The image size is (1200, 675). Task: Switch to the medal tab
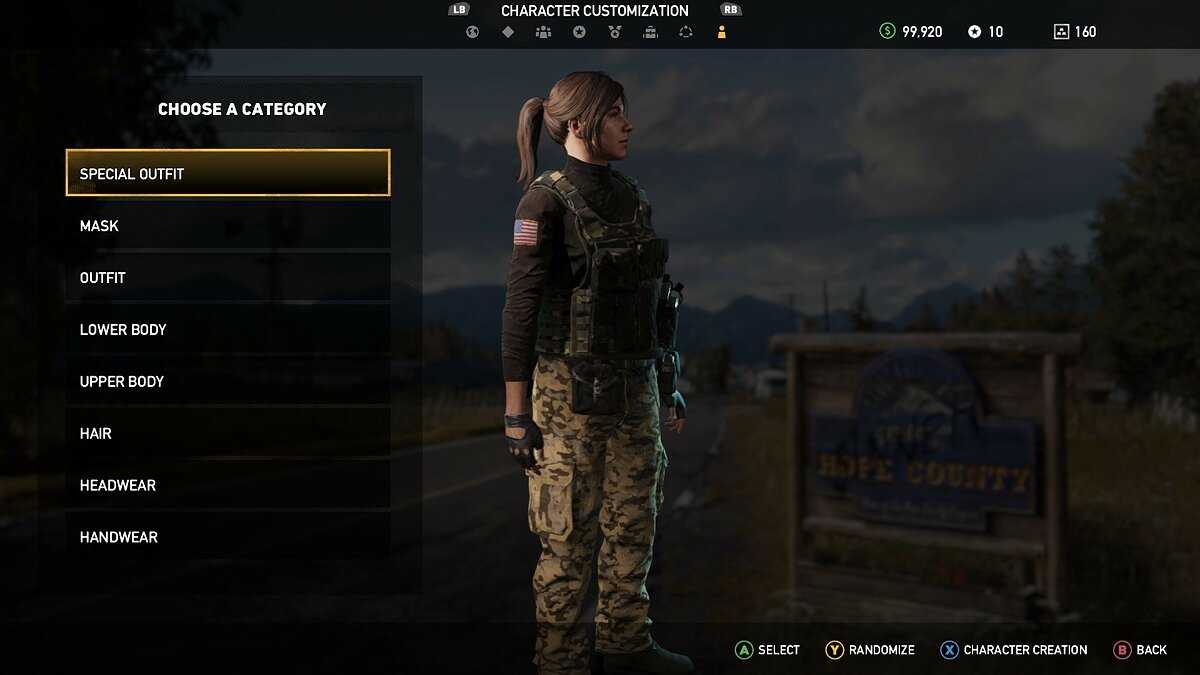[614, 32]
